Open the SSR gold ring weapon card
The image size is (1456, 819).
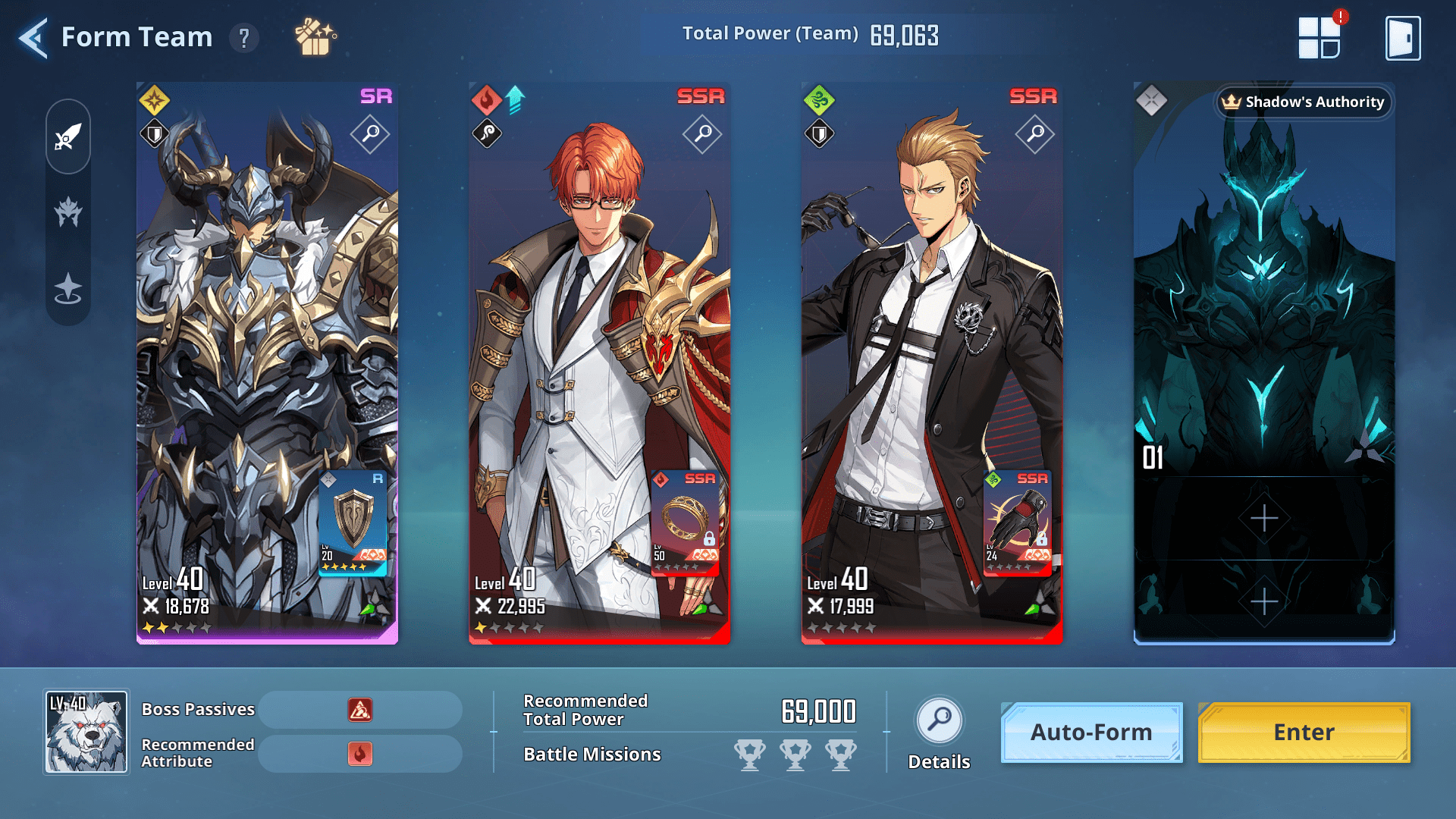click(685, 522)
